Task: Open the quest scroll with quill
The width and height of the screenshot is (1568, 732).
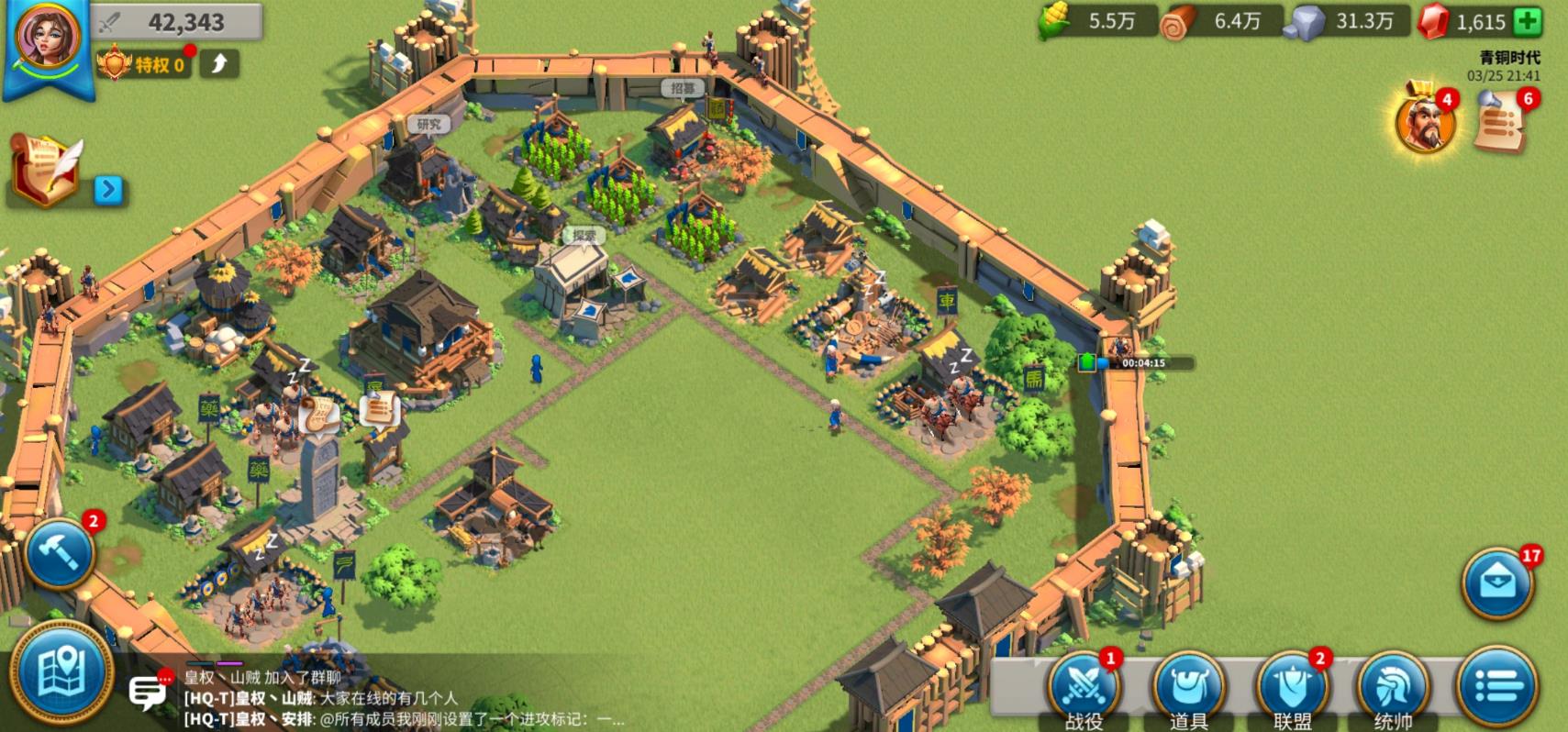Action: pyautogui.click(x=48, y=171)
